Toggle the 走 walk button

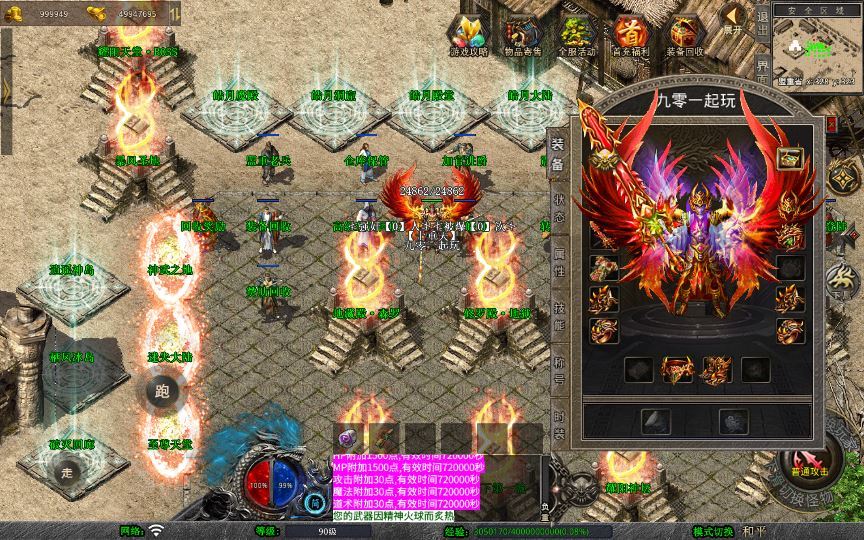coord(68,472)
